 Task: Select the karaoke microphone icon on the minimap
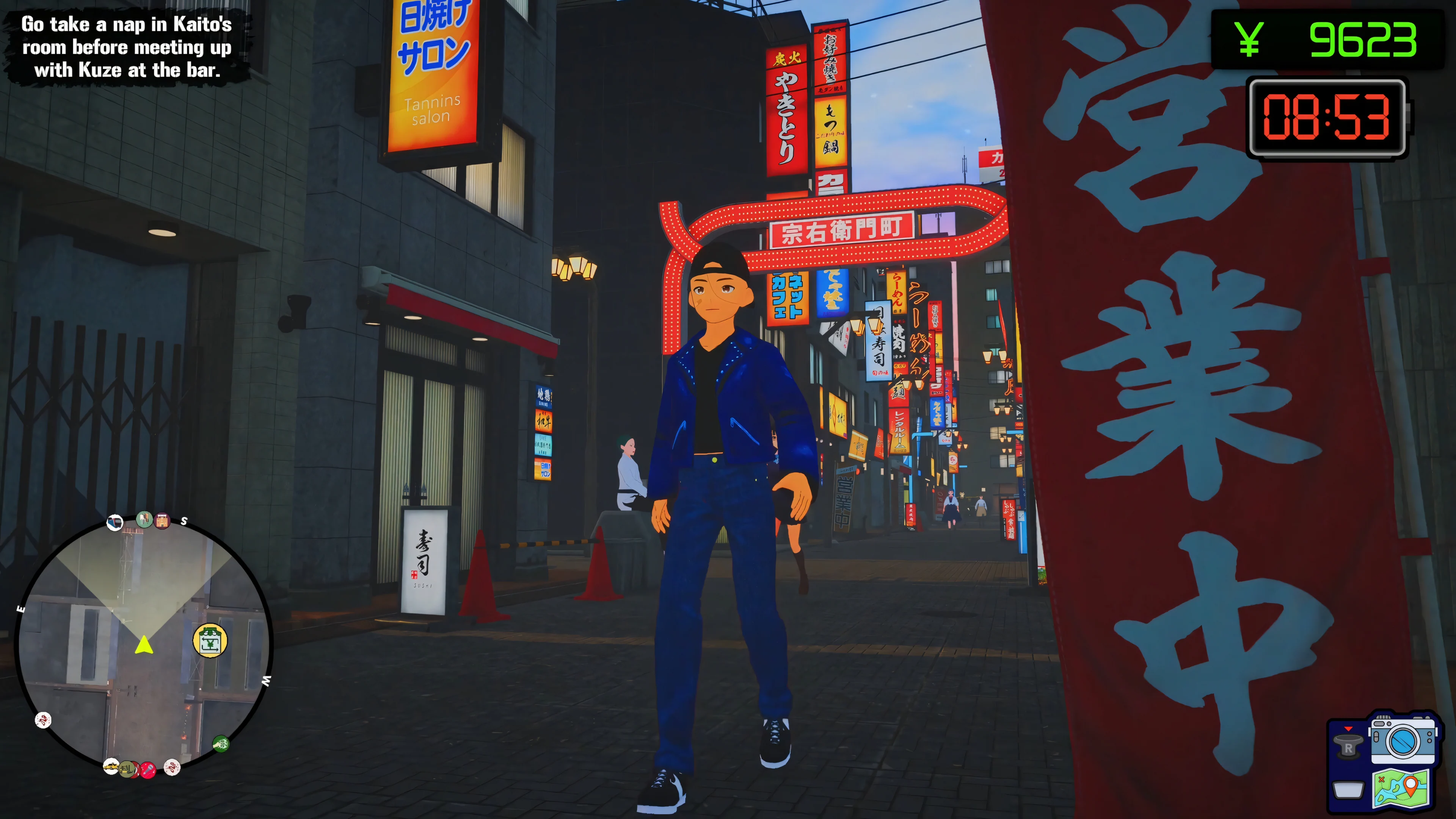(149, 771)
